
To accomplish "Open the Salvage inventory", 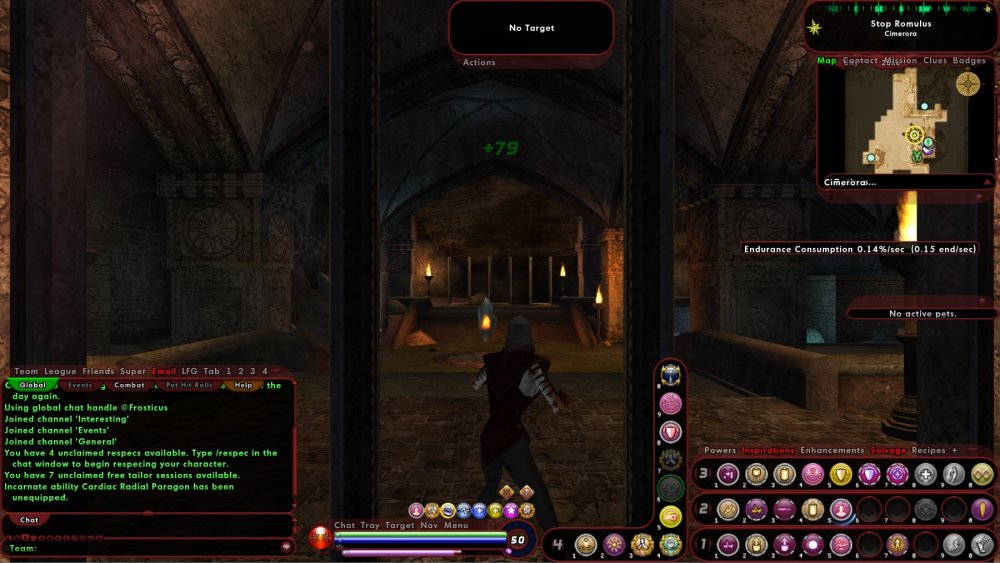I will [x=888, y=451].
